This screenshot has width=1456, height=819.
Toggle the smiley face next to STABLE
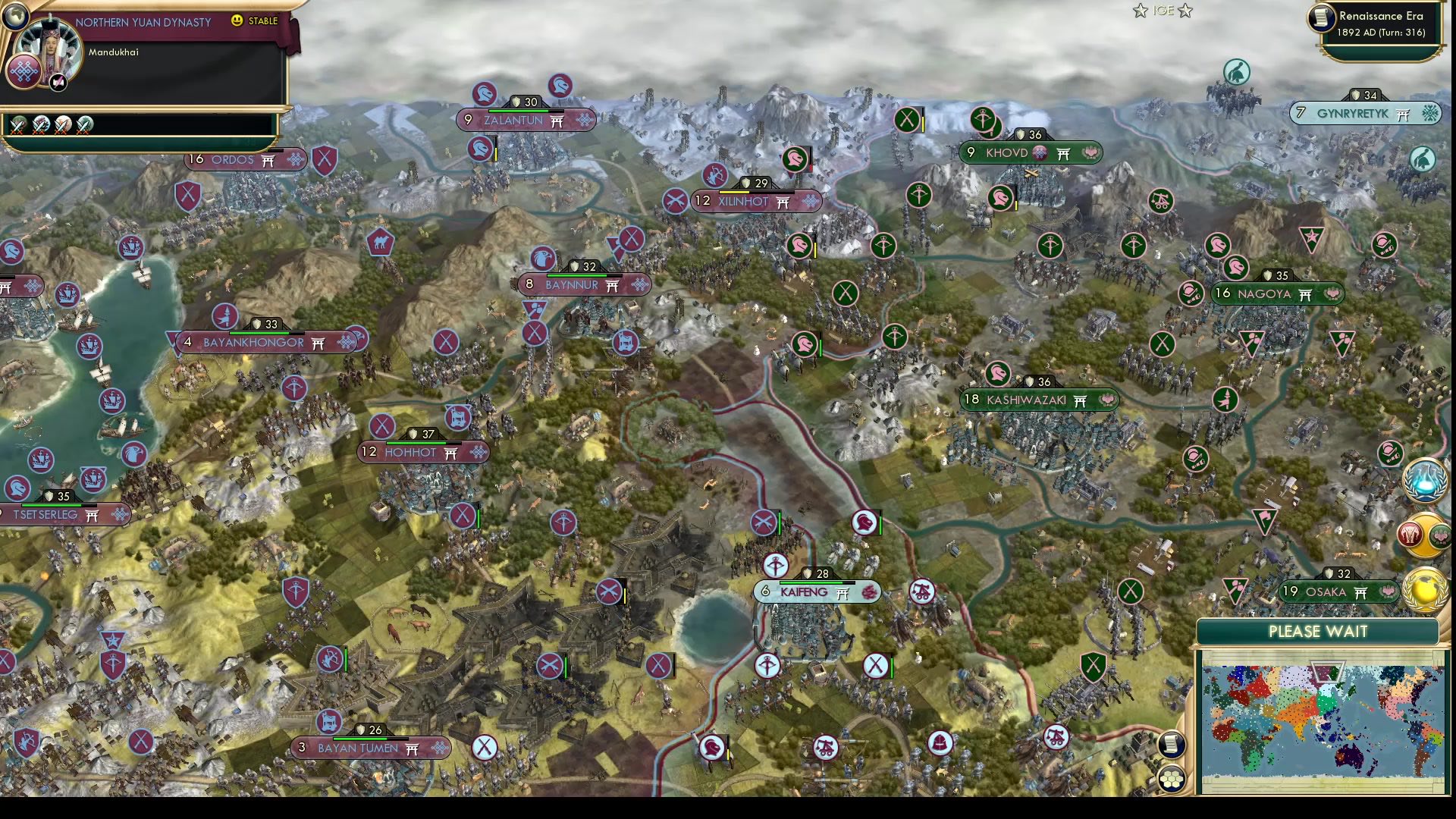(x=237, y=20)
